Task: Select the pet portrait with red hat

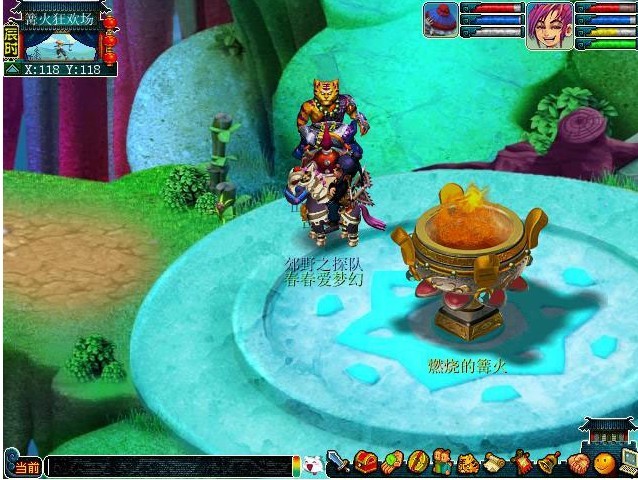Action: click(440, 19)
